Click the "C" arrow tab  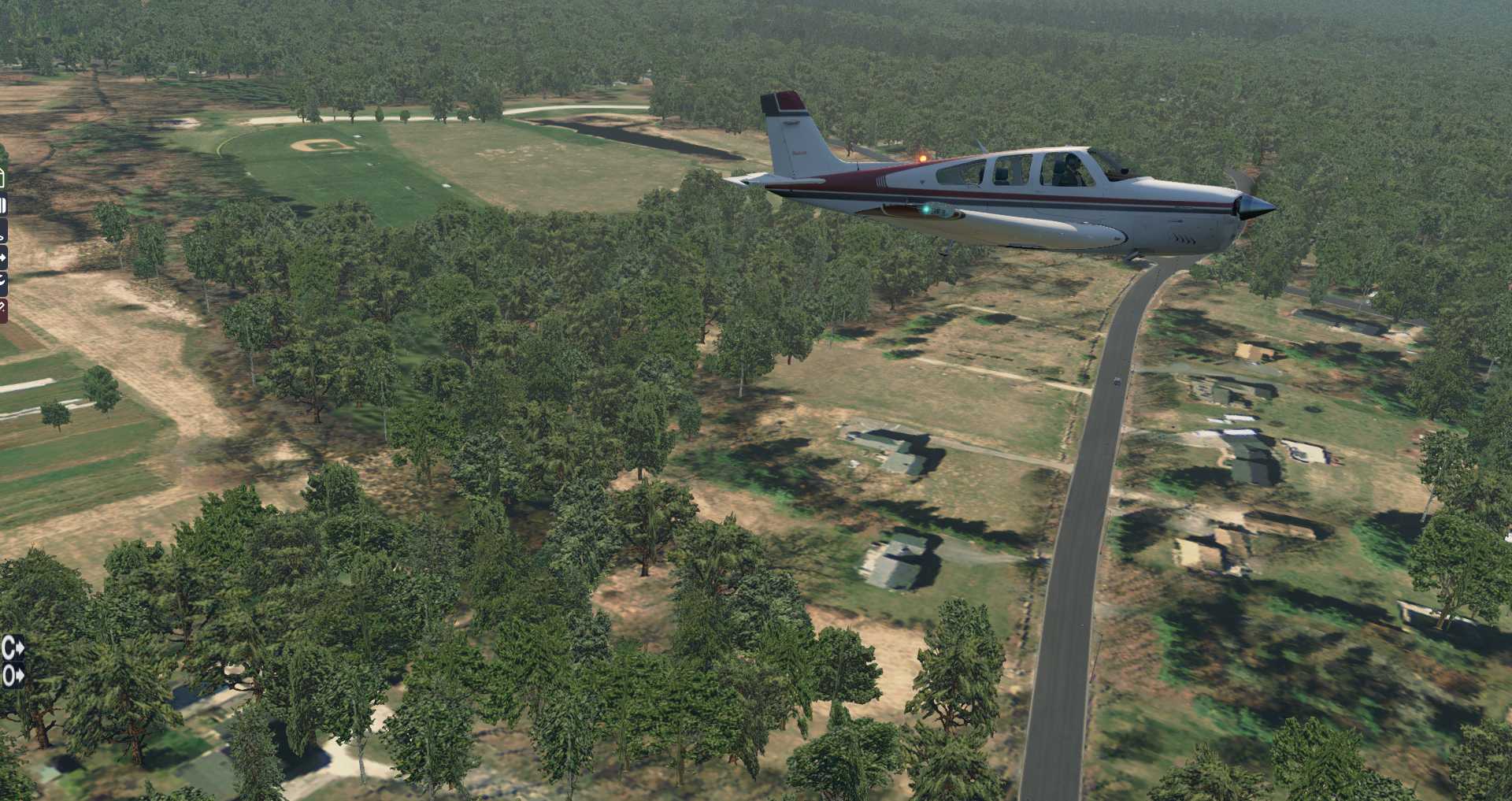click(x=13, y=648)
